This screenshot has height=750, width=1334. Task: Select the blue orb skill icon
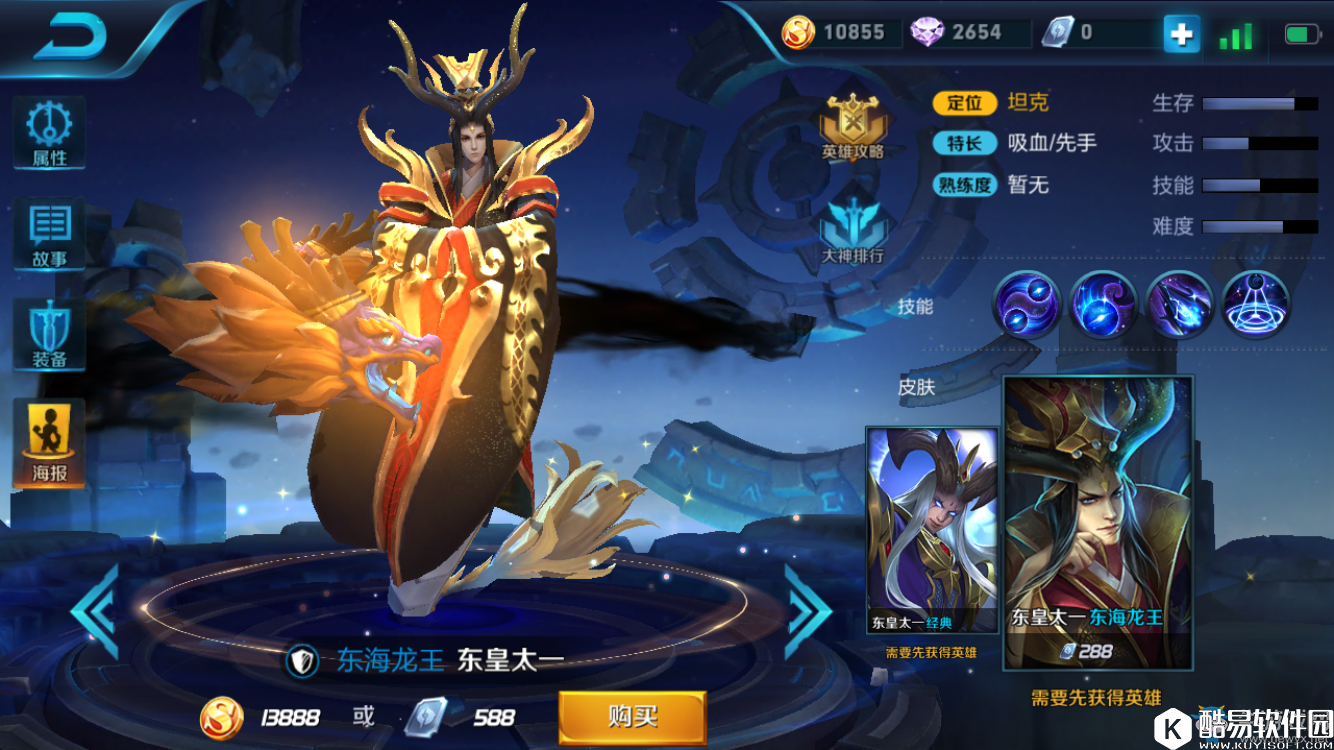click(1103, 304)
